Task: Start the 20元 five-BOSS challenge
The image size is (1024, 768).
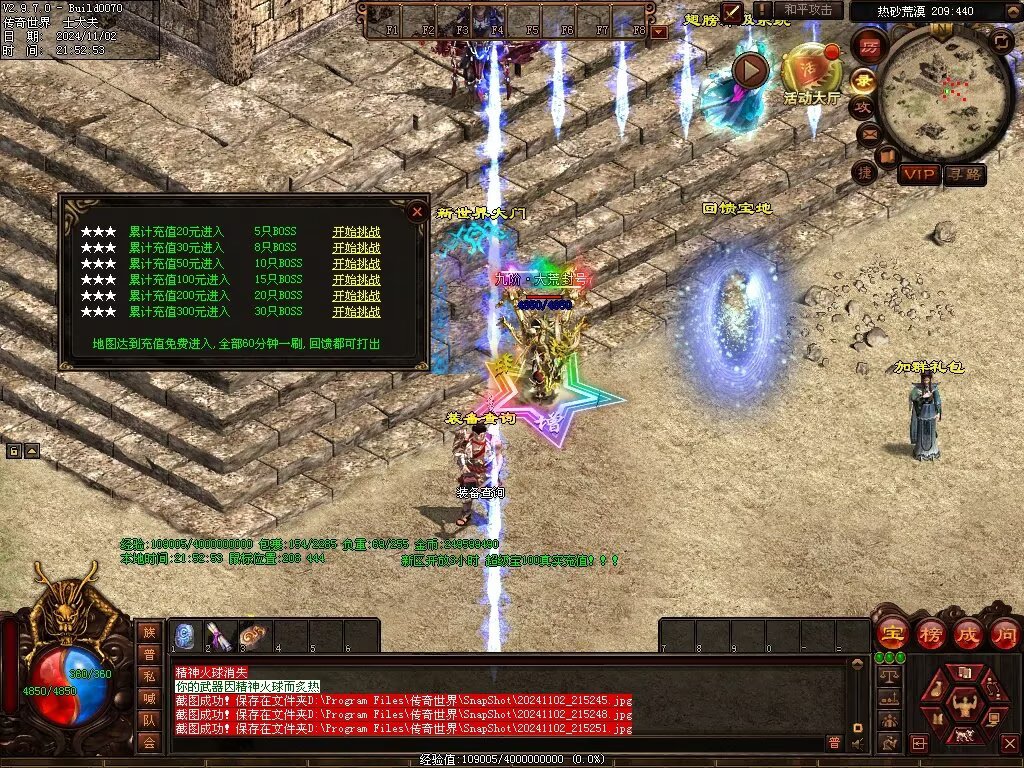Action: pyautogui.click(x=356, y=231)
